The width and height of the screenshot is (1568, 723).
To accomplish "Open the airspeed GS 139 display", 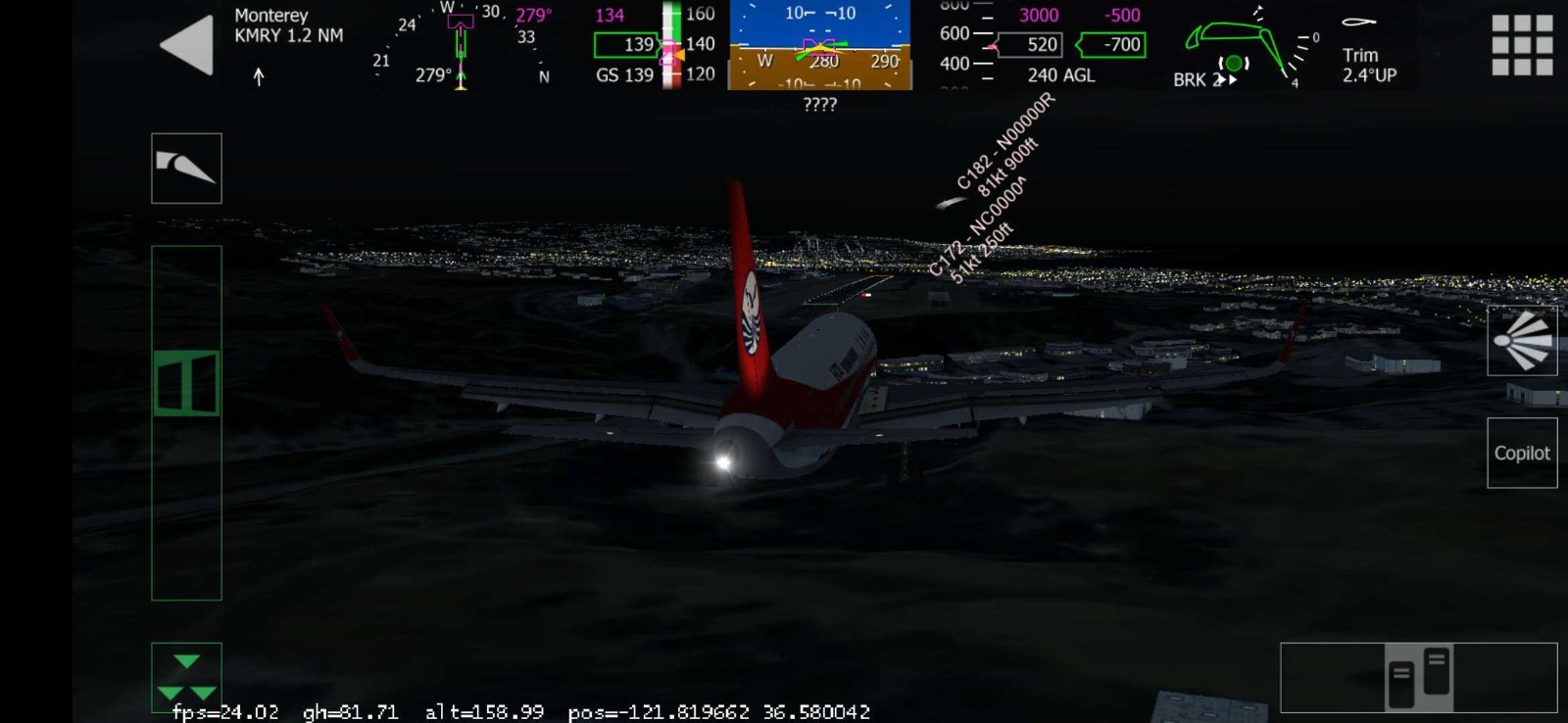I will [628, 72].
